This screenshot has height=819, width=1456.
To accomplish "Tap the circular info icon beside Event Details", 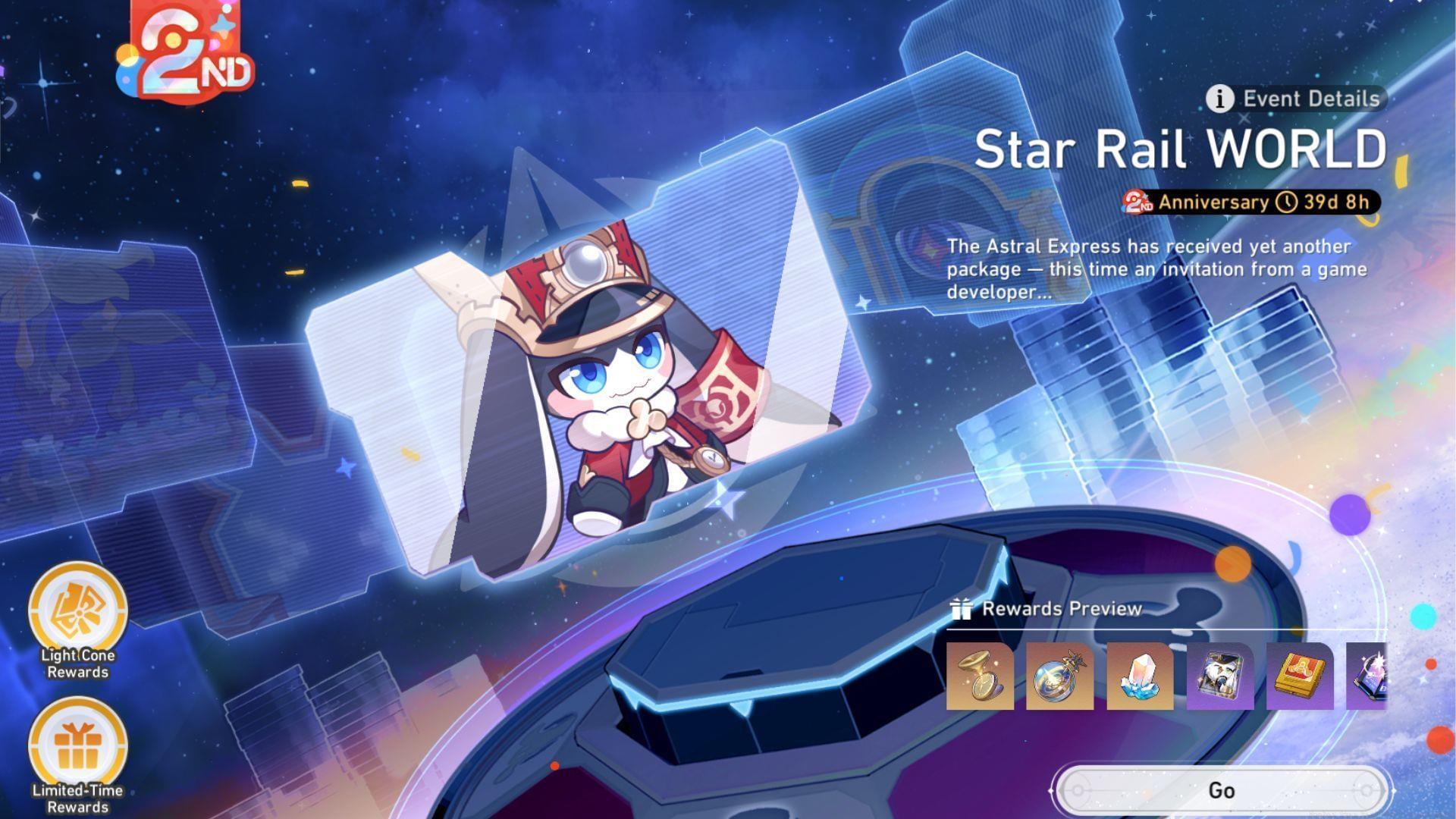I will coord(1220,99).
